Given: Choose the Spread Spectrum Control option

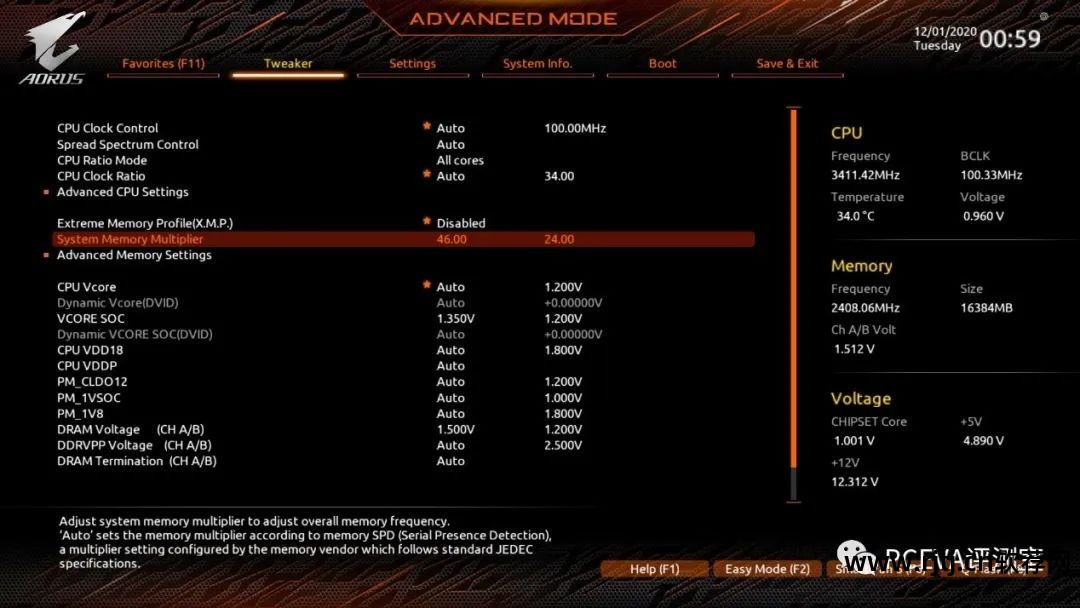Looking at the screenshot, I should [x=128, y=144].
